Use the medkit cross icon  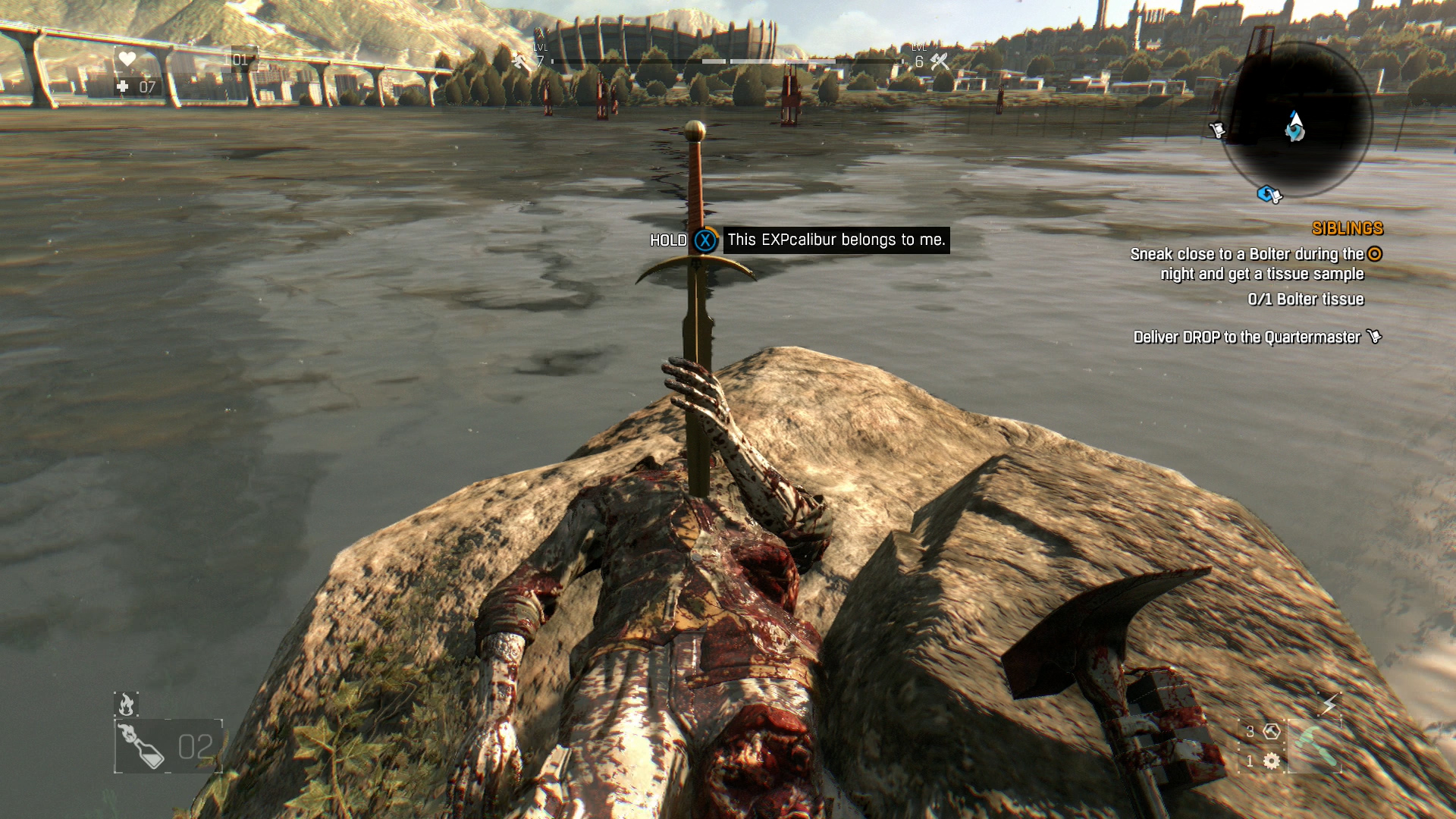click(x=123, y=86)
